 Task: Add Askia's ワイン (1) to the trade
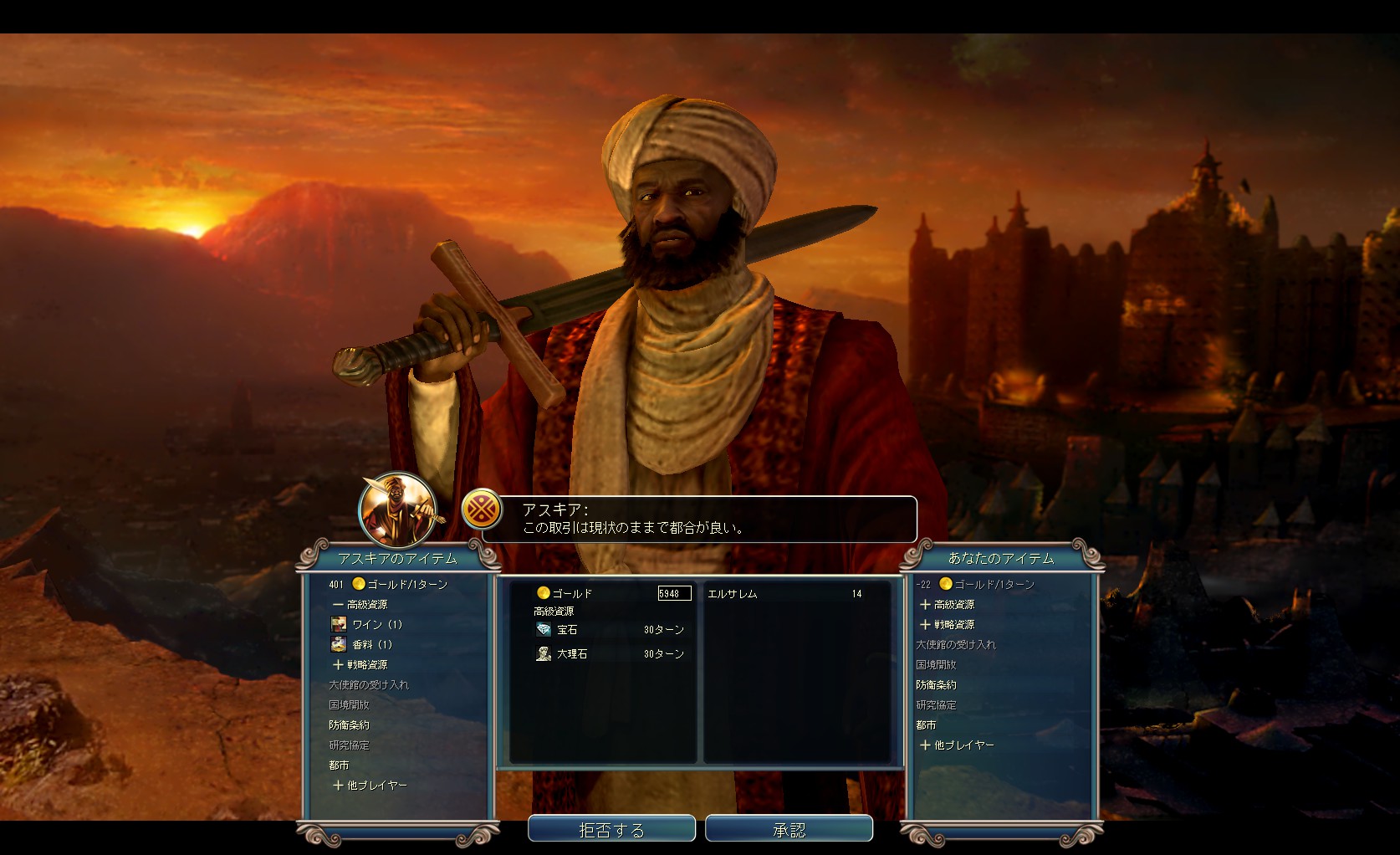[x=376, y=624]
